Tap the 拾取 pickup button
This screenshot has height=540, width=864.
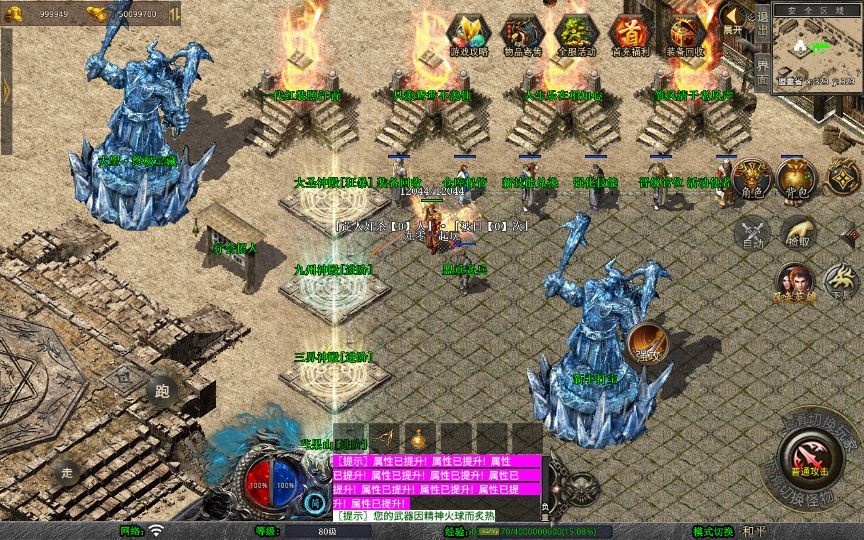[799, 233]
